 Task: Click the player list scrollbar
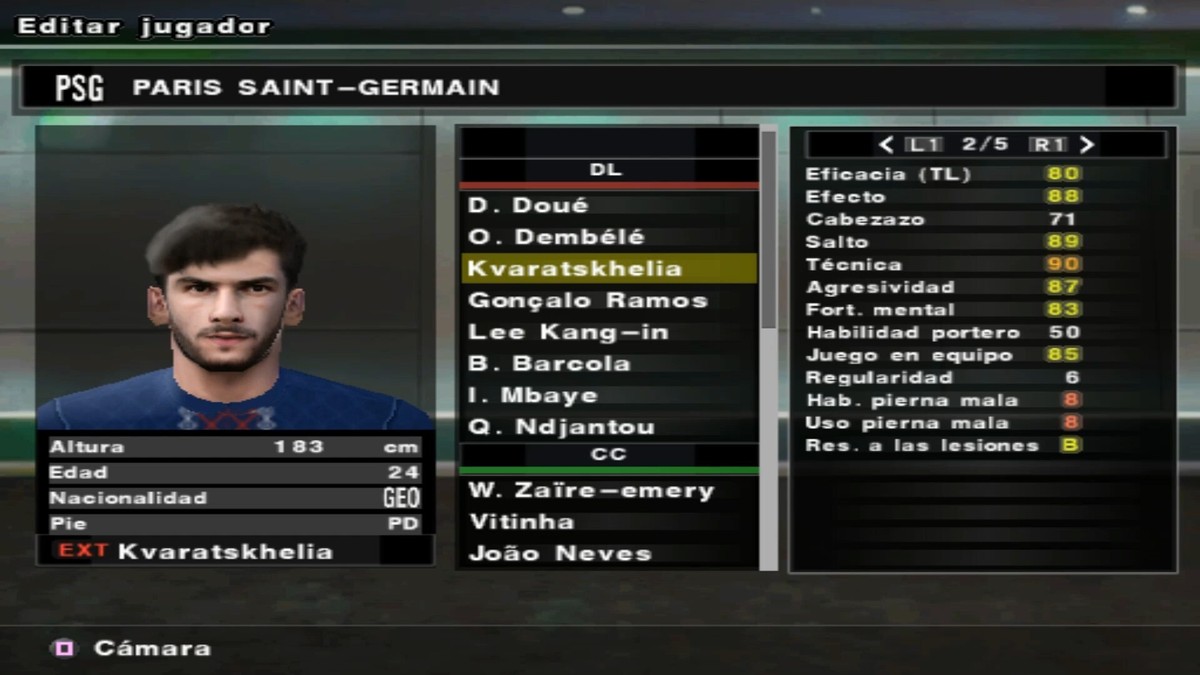coord(768,230)
